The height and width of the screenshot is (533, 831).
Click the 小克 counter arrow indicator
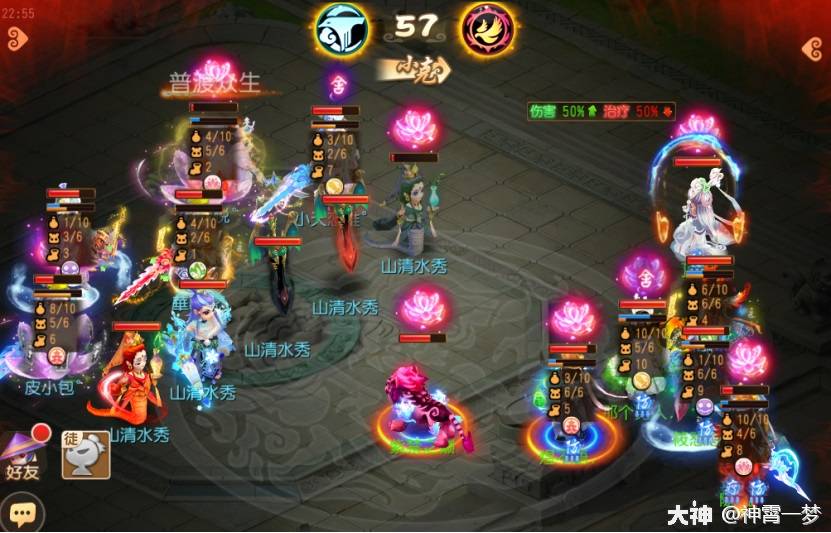pos(414,70)
